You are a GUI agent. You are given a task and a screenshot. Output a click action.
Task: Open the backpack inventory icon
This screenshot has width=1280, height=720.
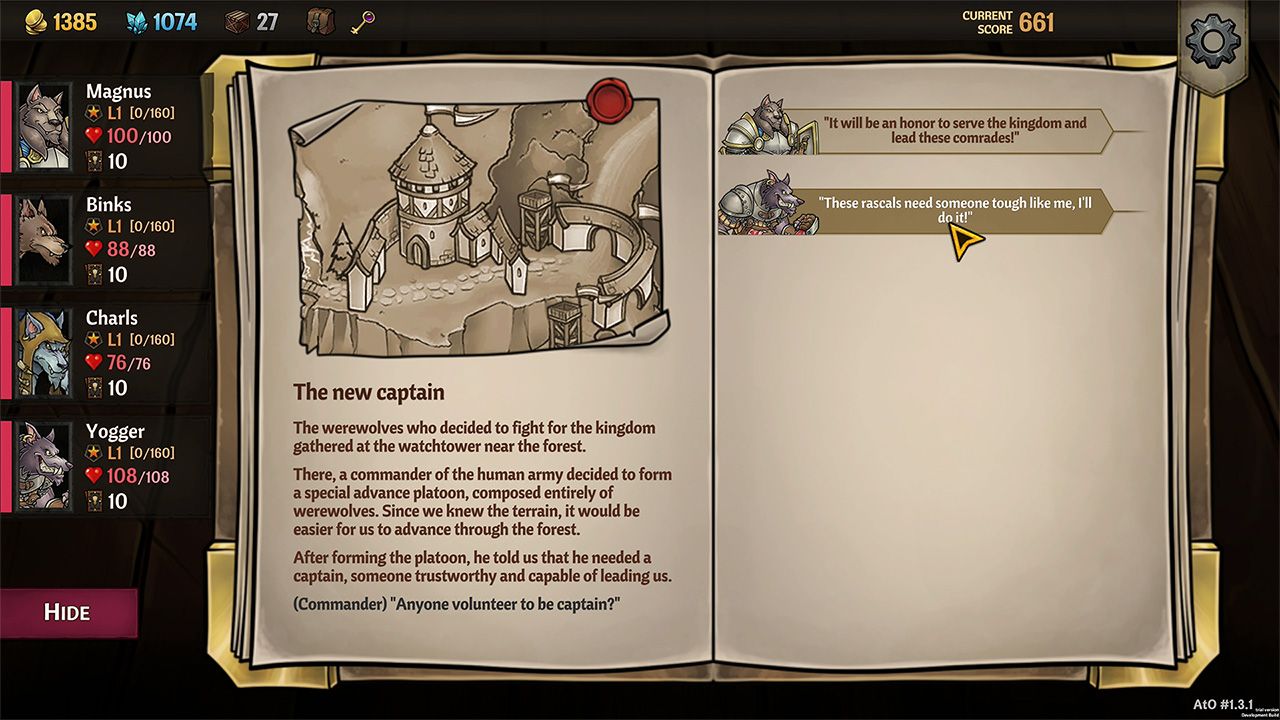click(x=322, y=22)
